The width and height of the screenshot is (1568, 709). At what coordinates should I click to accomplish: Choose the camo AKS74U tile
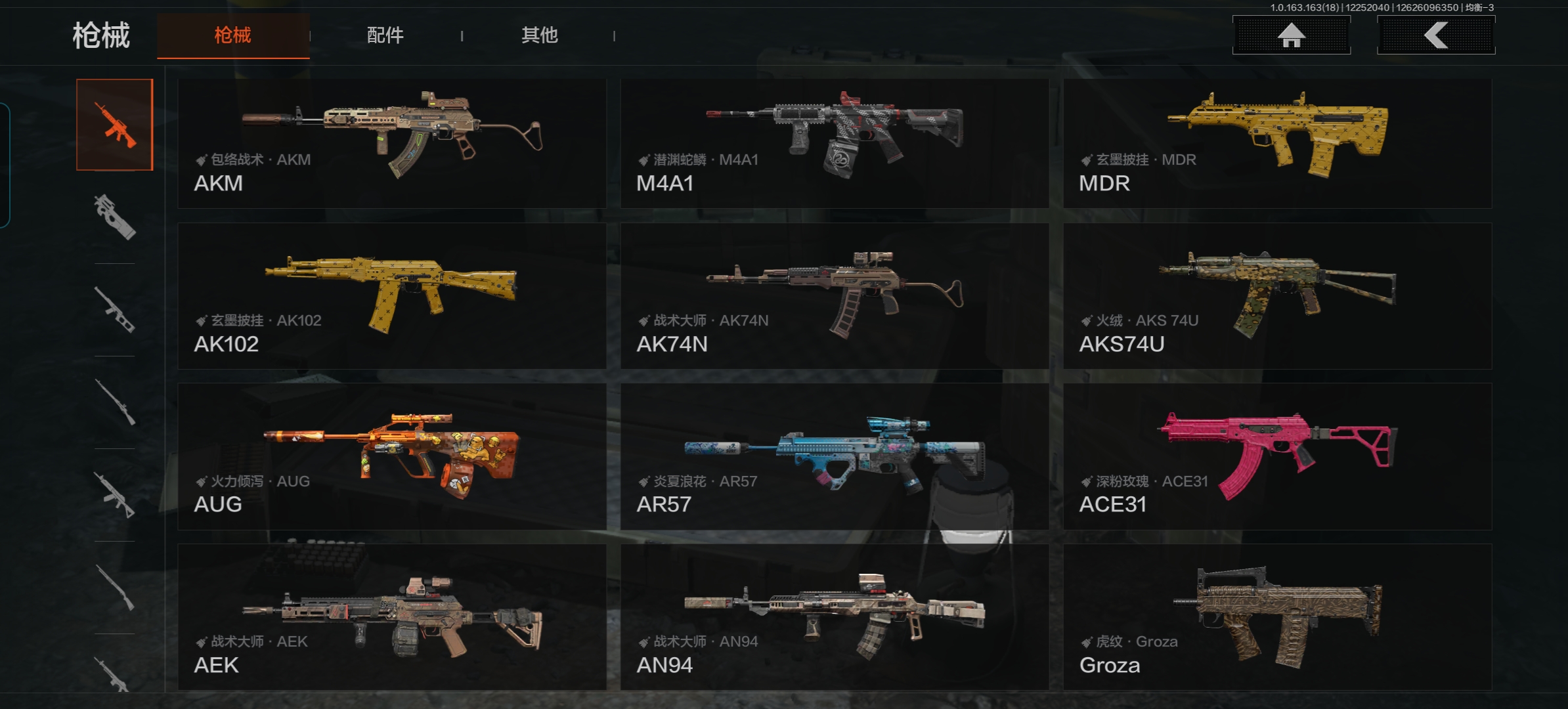coord(1277,296)
